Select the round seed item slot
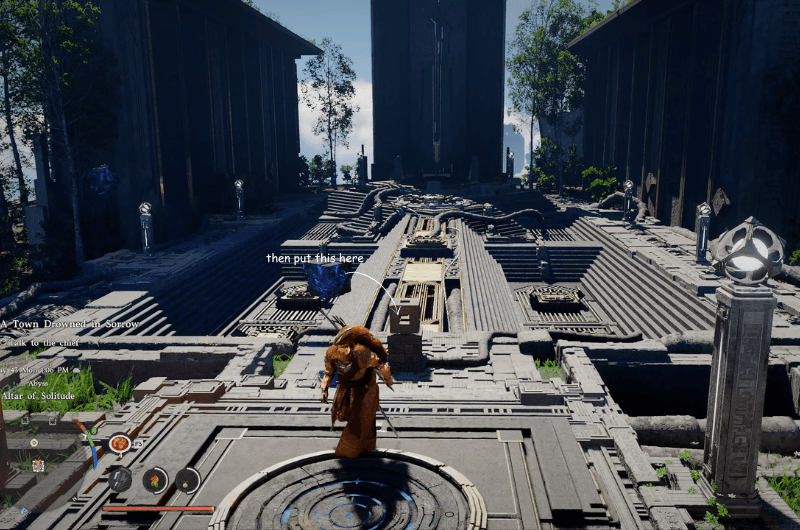Screen dimensions: 800x530 [188, 480]
